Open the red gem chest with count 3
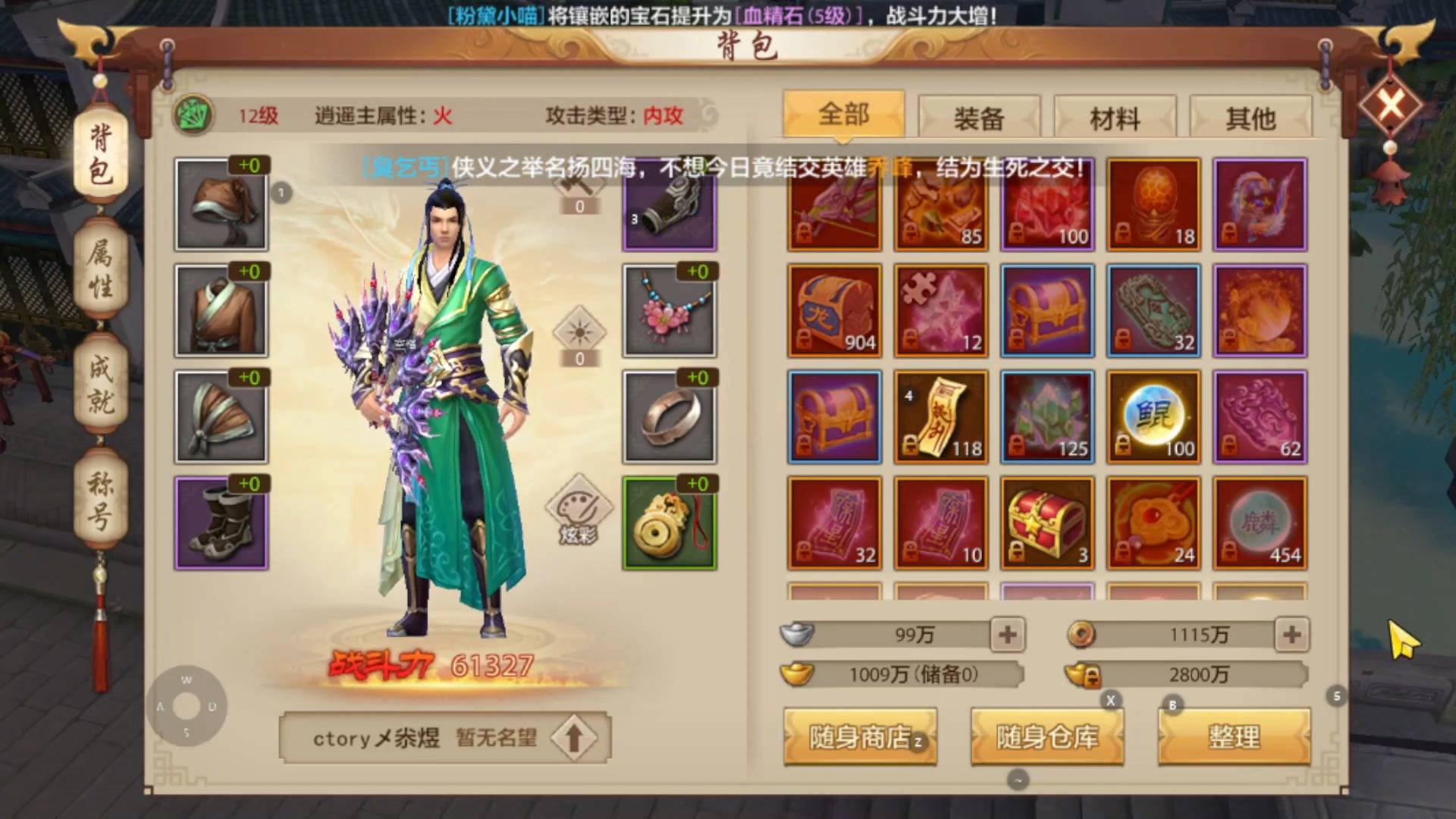The width and height of the screenshot is (1456, 819). [x=1046, y=522]
